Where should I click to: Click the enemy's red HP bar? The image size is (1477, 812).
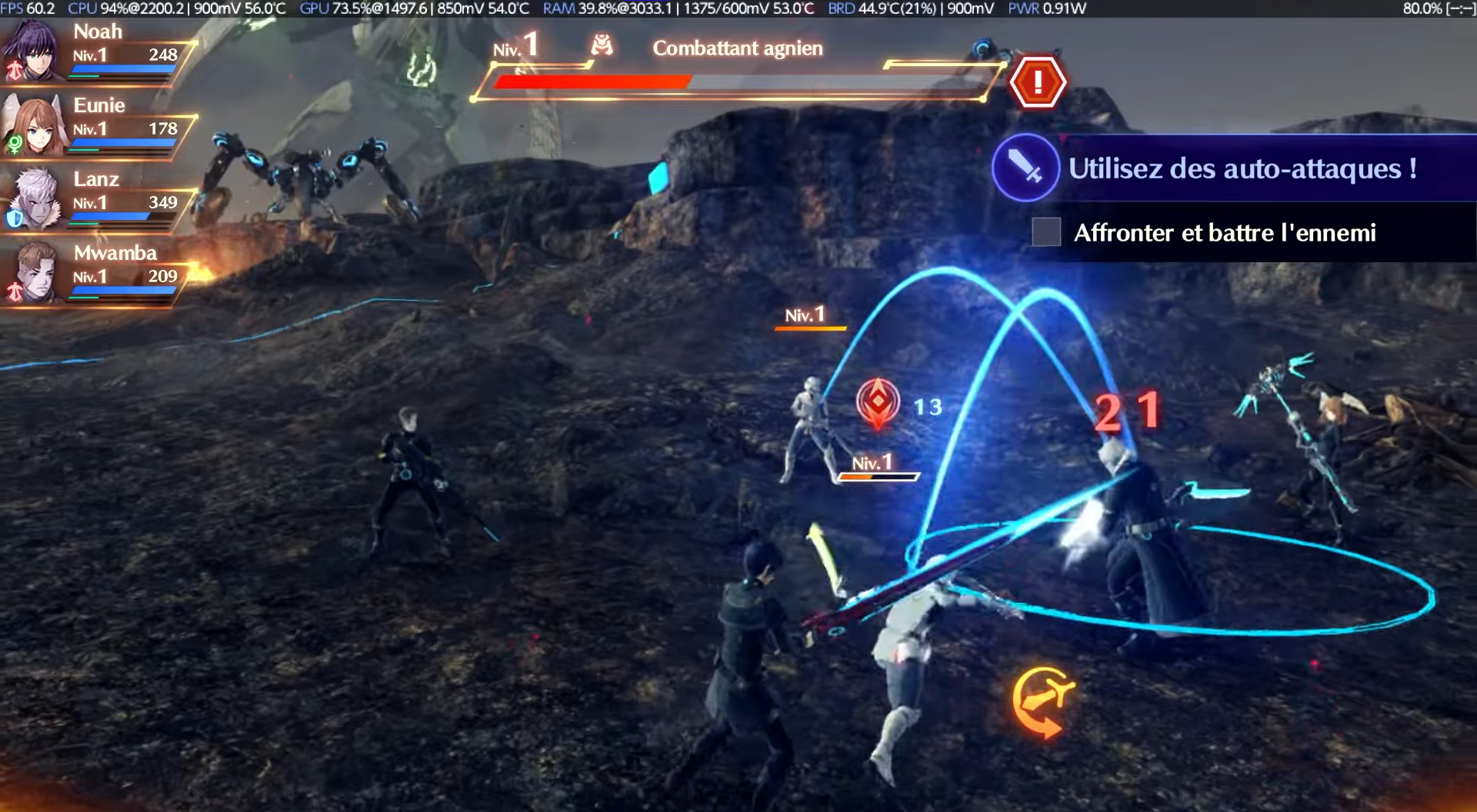[592, 80]
